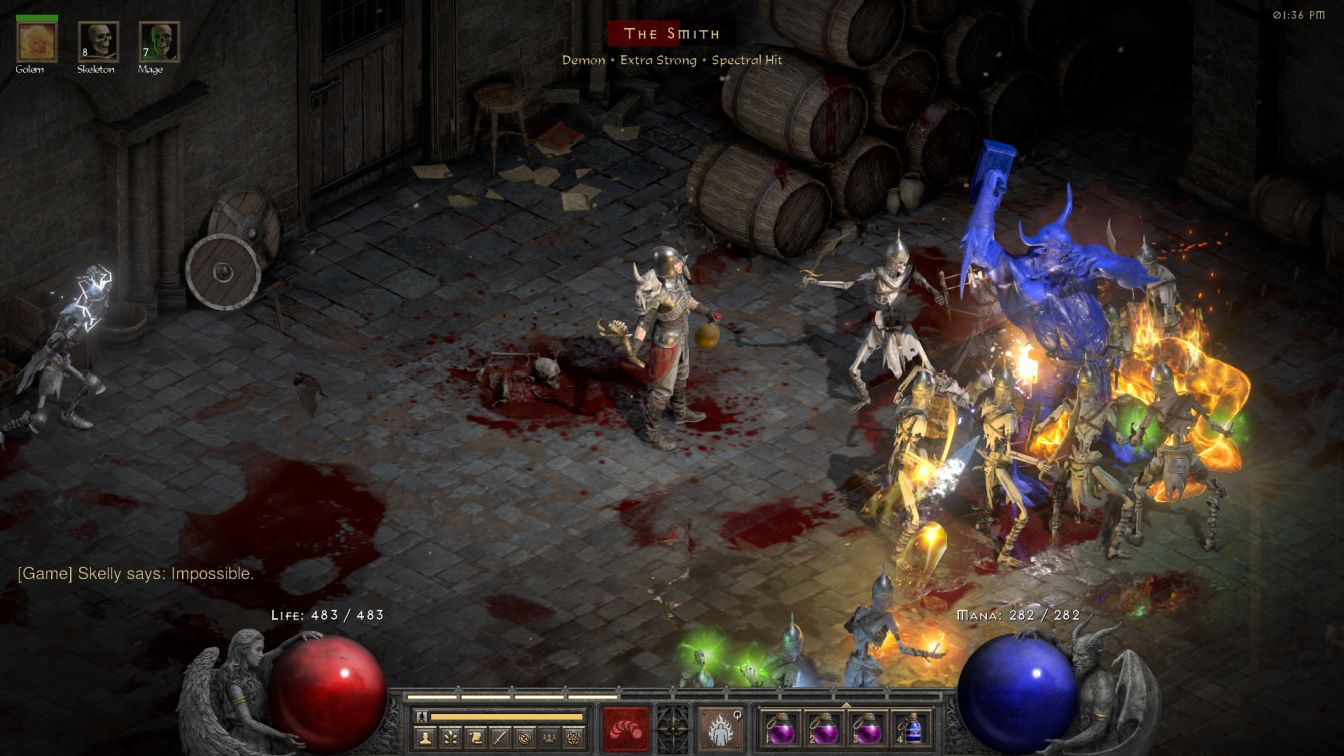This screenshot has width=1344, height=756.
Task: Expand the belt with the small arrow
Action: pos(847,704)
